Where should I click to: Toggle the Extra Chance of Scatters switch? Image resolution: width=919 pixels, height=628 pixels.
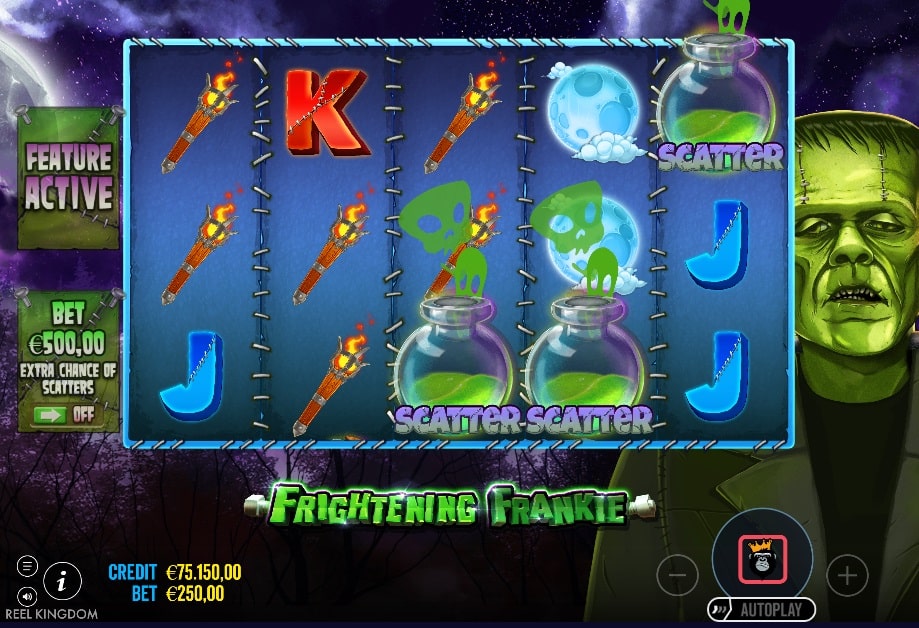pyautogui.click(x=67, y=414)
